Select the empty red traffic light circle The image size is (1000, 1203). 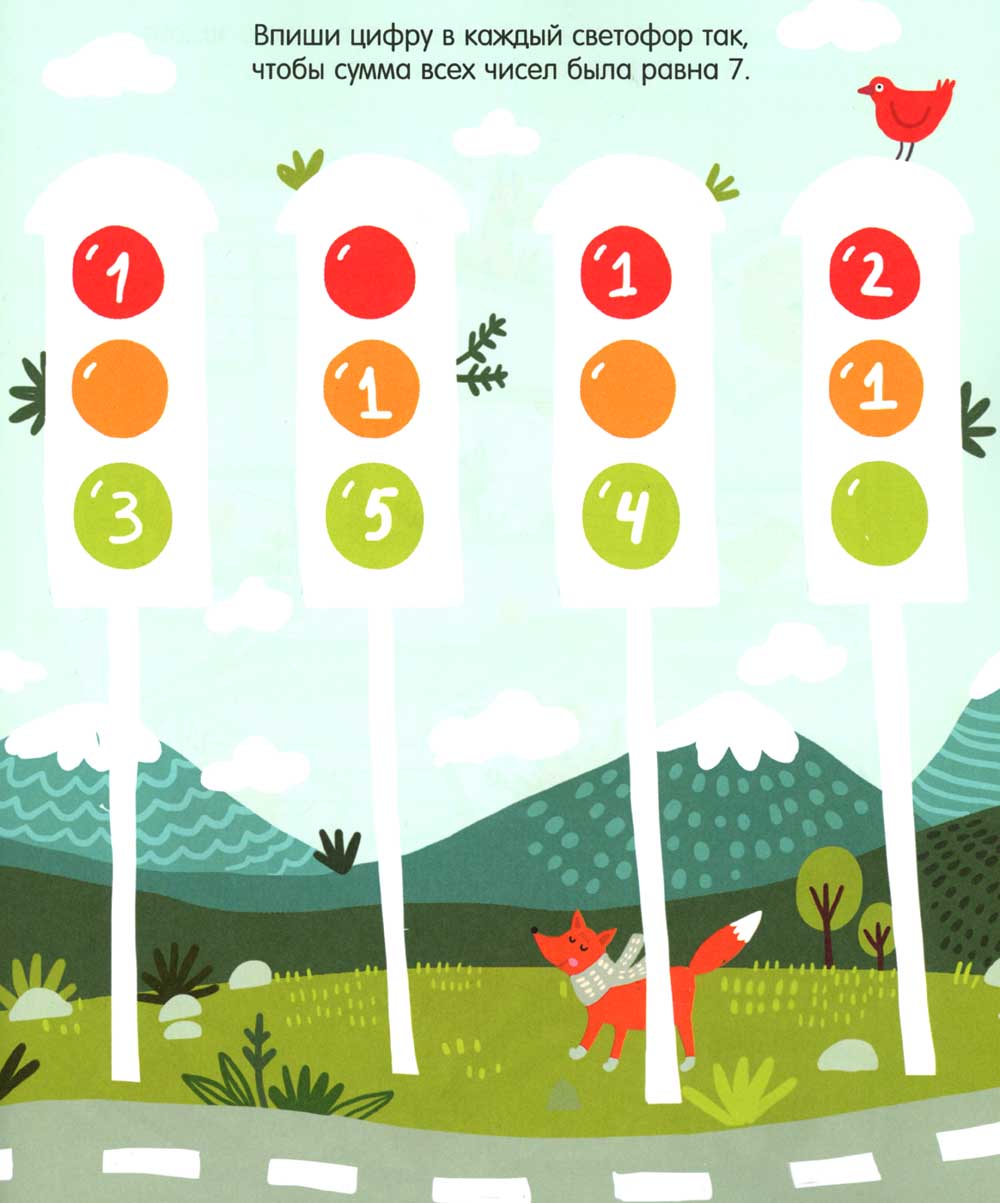(x=370, y=273)
